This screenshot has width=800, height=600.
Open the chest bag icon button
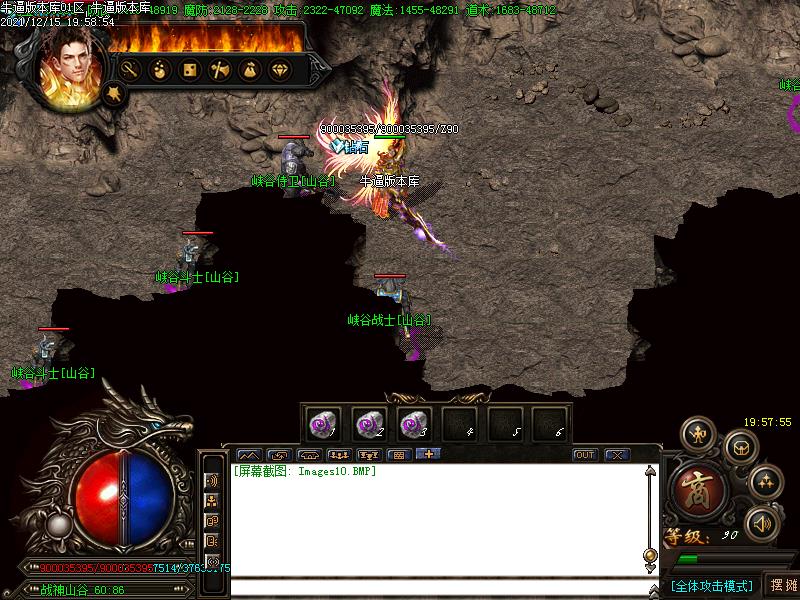coord(739,446)
